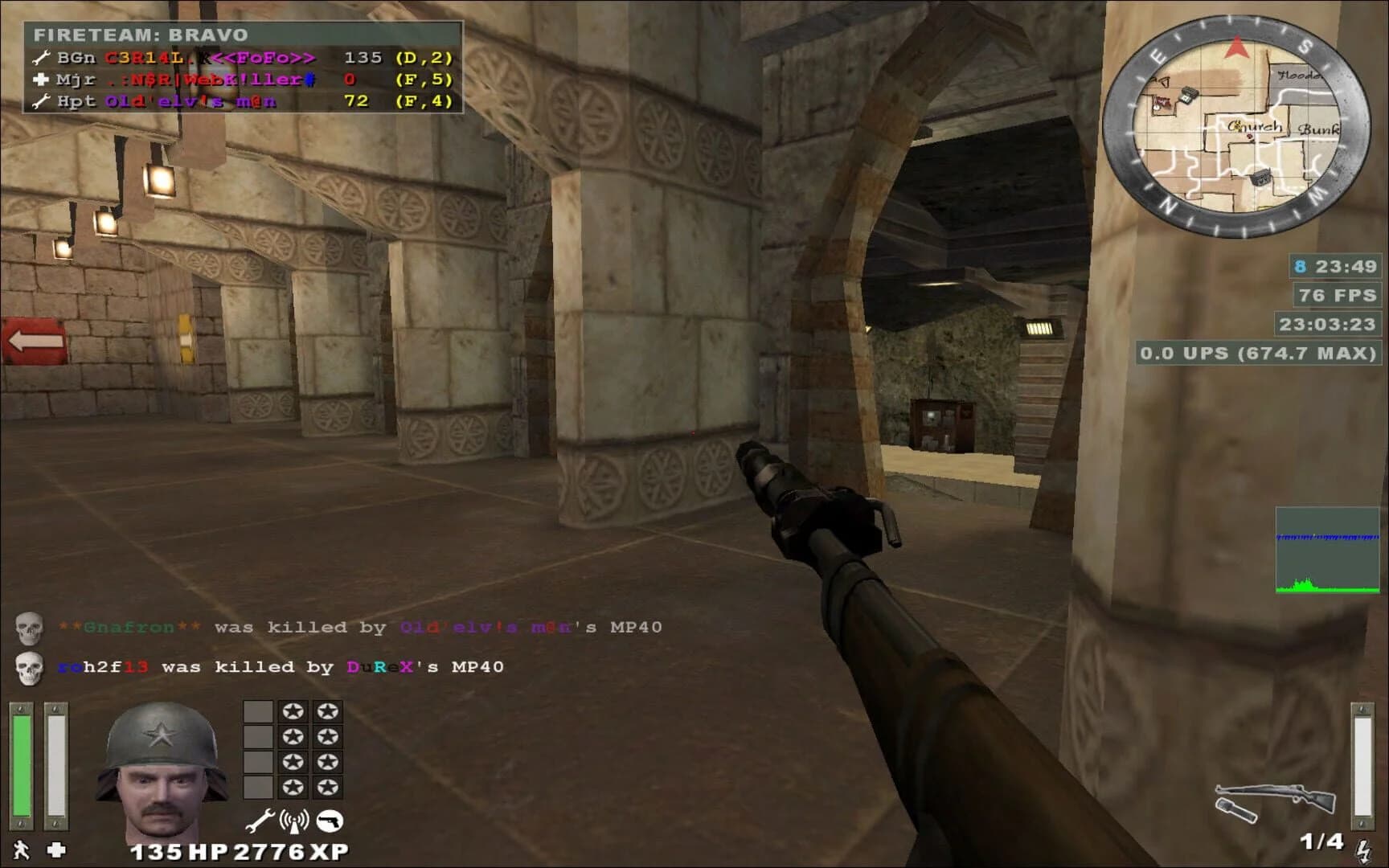Click the medic cross beside Mjr WebK!ller#

coord(40,80)
